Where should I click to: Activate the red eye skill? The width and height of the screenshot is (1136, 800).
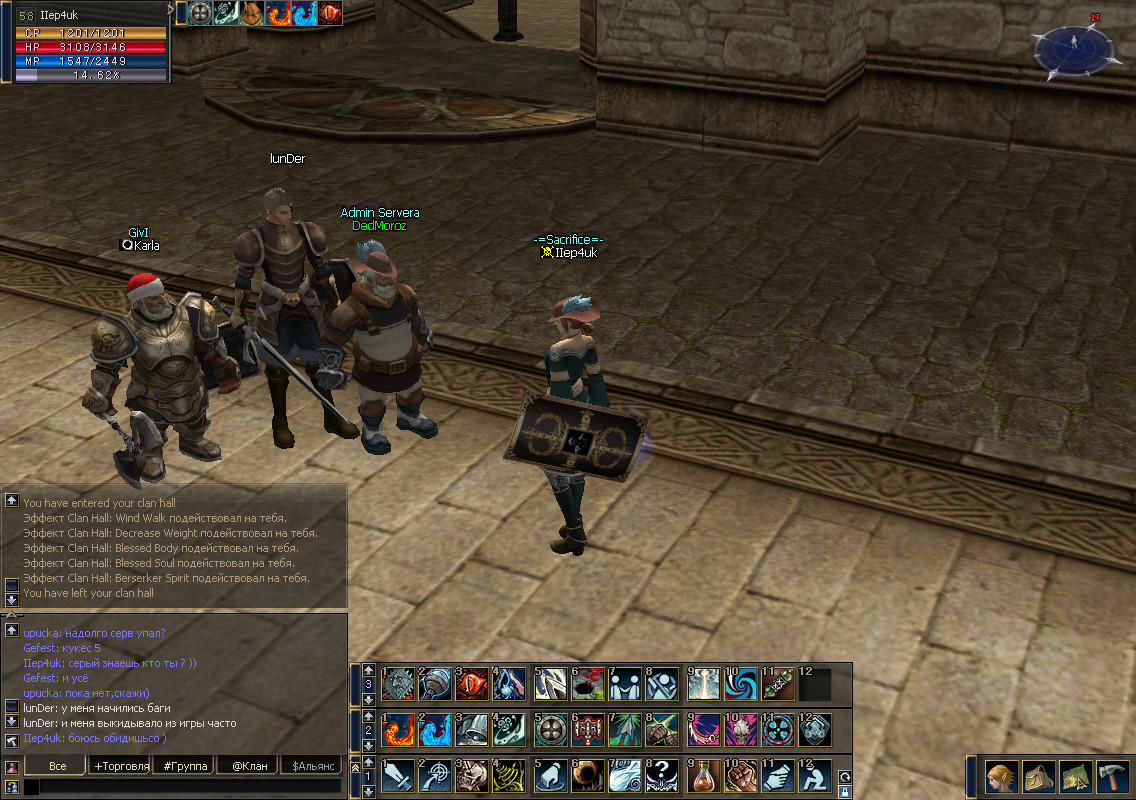pos(473,684)
